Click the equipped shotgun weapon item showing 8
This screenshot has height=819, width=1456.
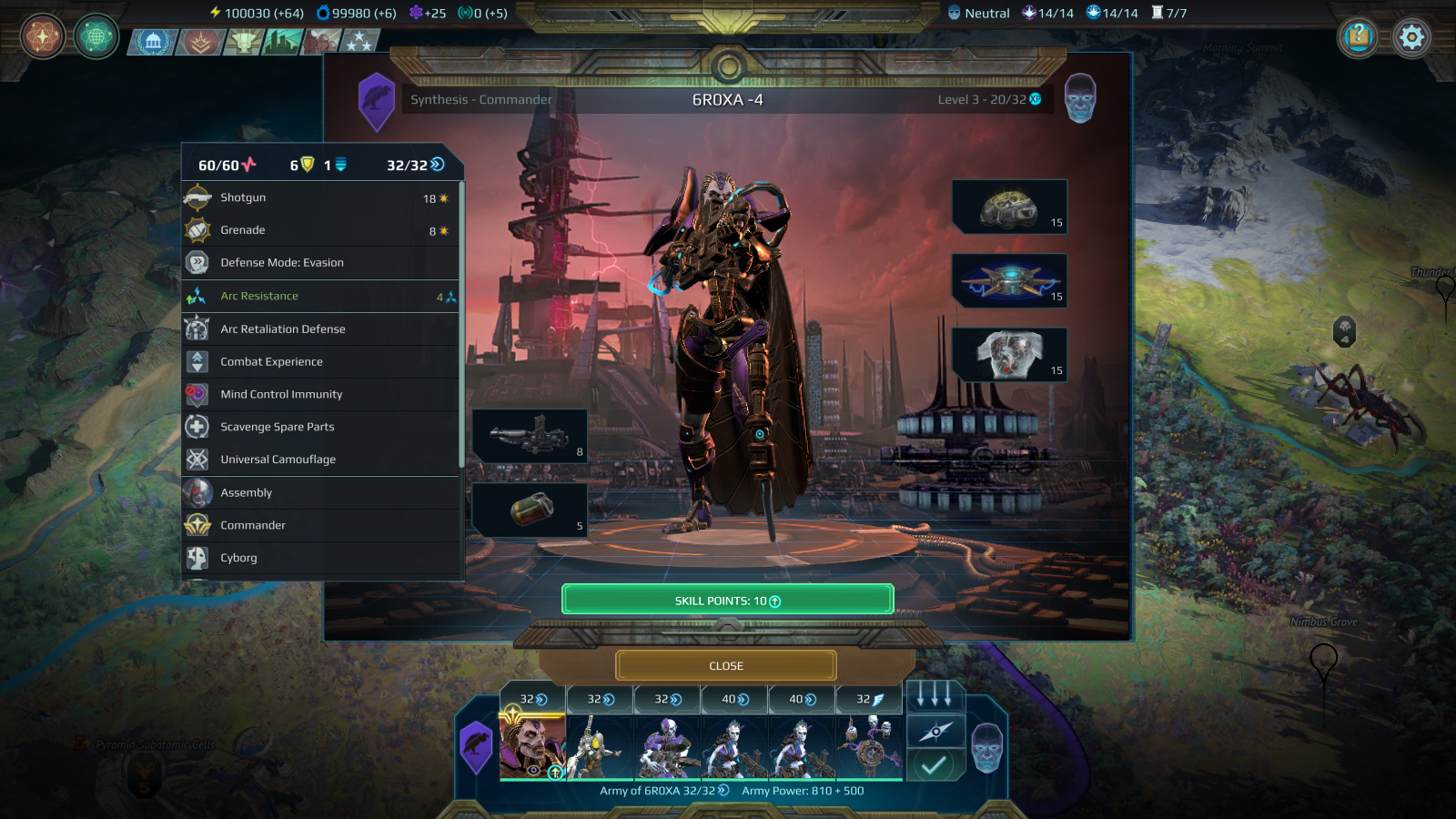tap(531, 435)
